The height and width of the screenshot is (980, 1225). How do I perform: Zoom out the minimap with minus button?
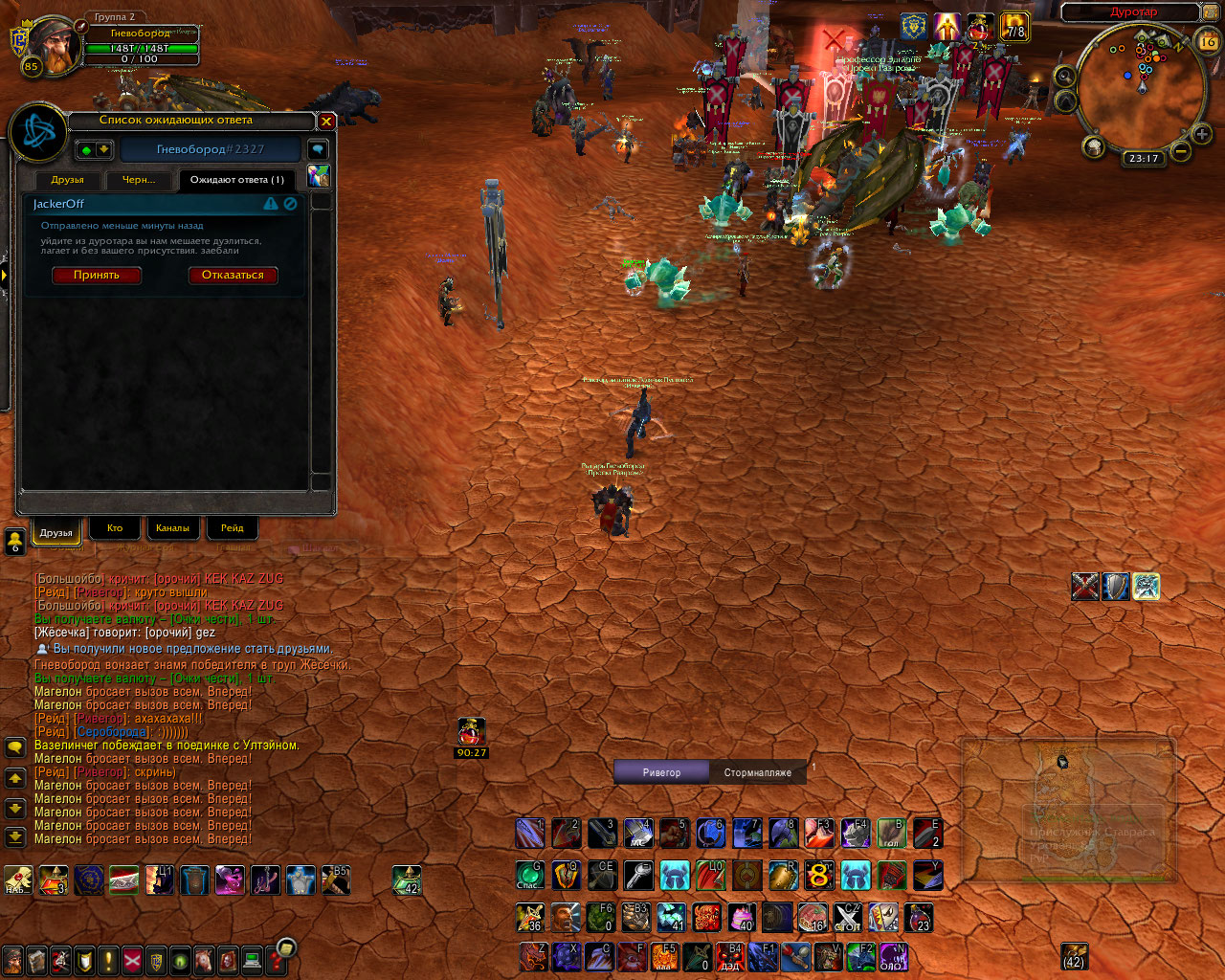click(x=1182, y=151)
